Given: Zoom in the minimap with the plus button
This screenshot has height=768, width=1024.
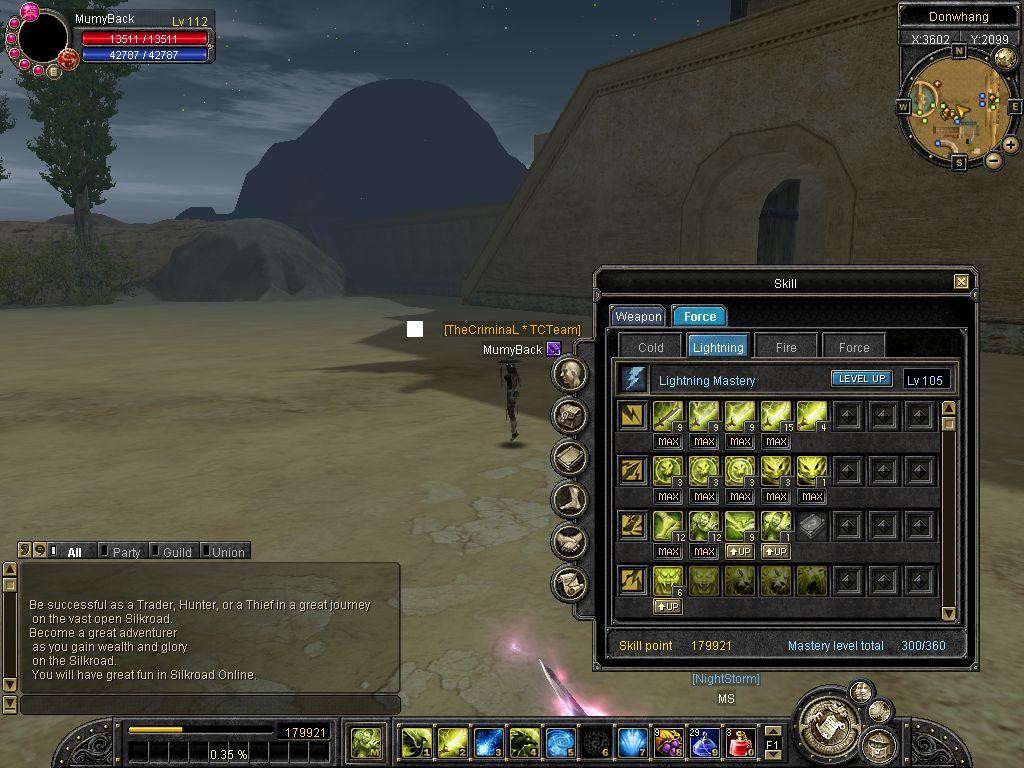Looking at the screenshot, I should coord(1011,145).
